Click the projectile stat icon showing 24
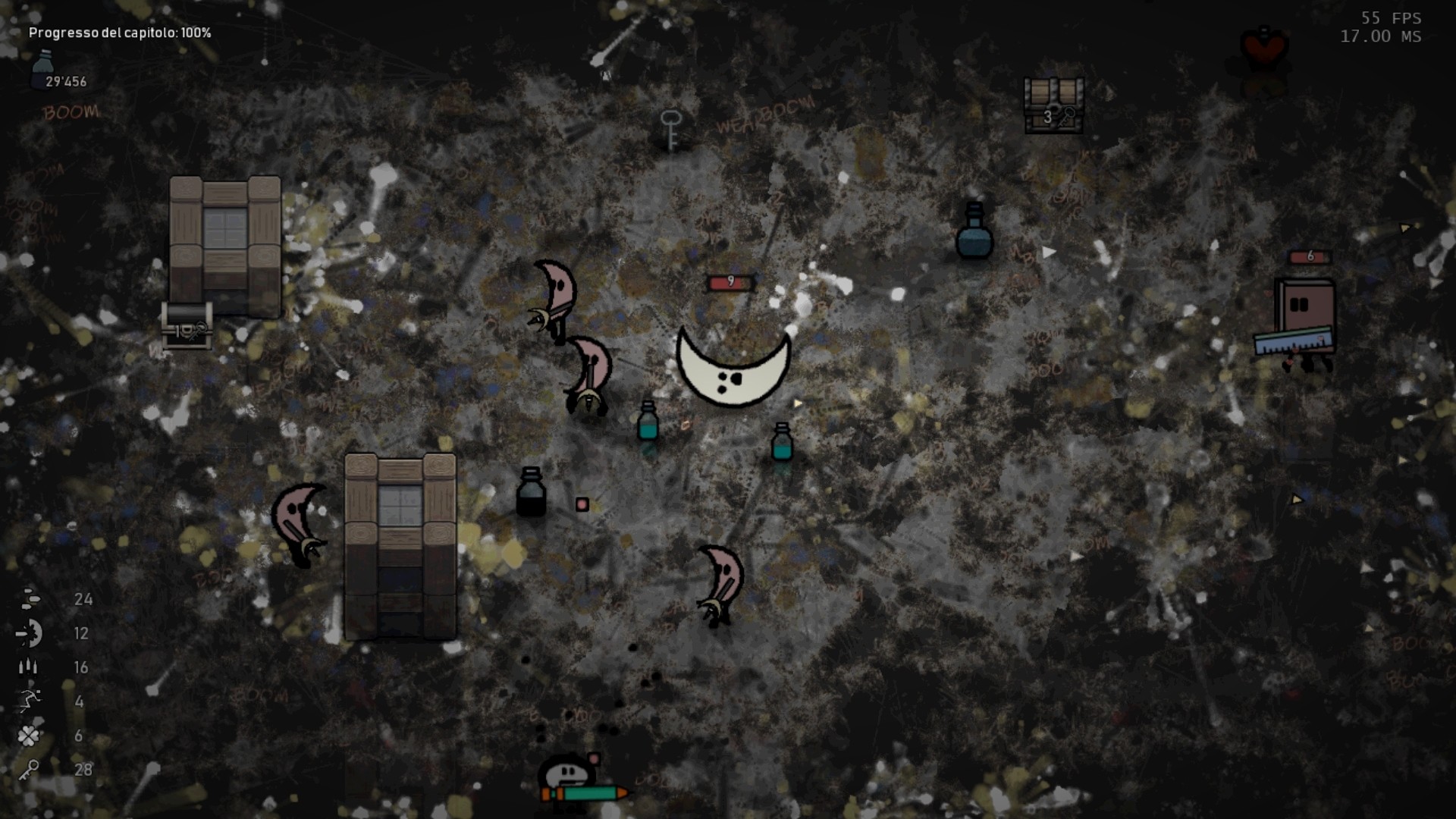This screenshot has height=819, width=1456. click(x=29, y=600)
